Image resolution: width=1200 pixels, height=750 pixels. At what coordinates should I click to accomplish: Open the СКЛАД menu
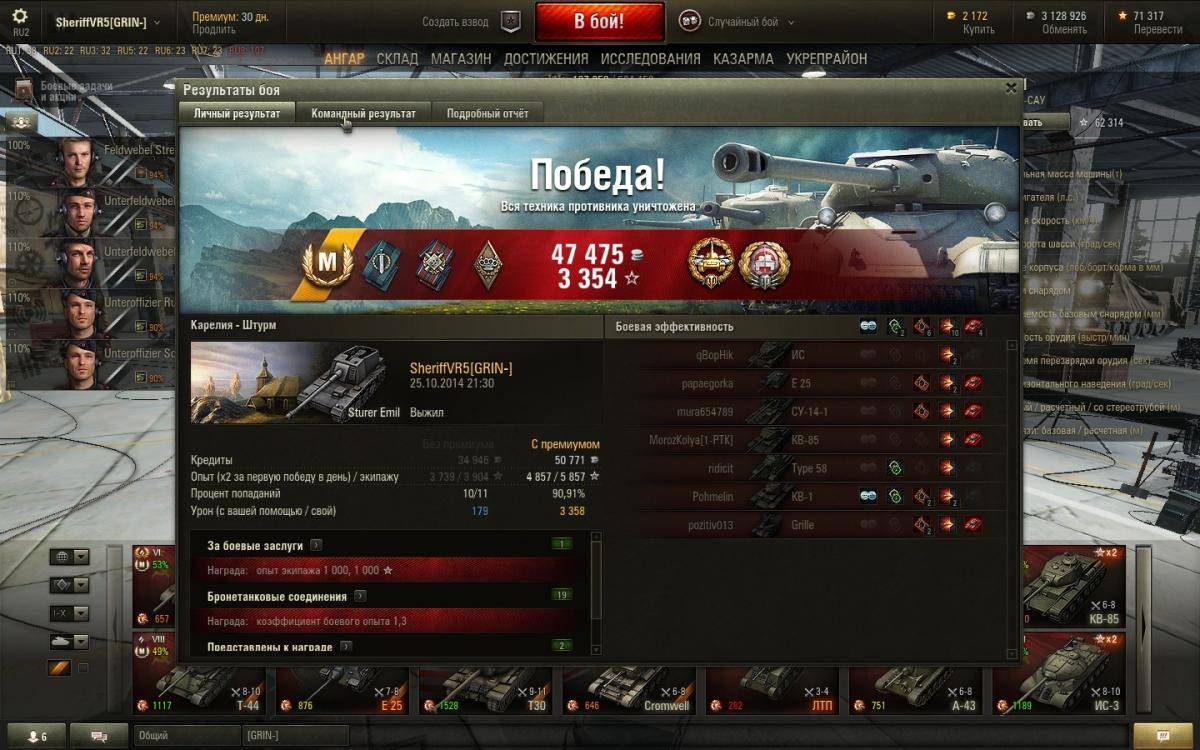click(397, 59)
